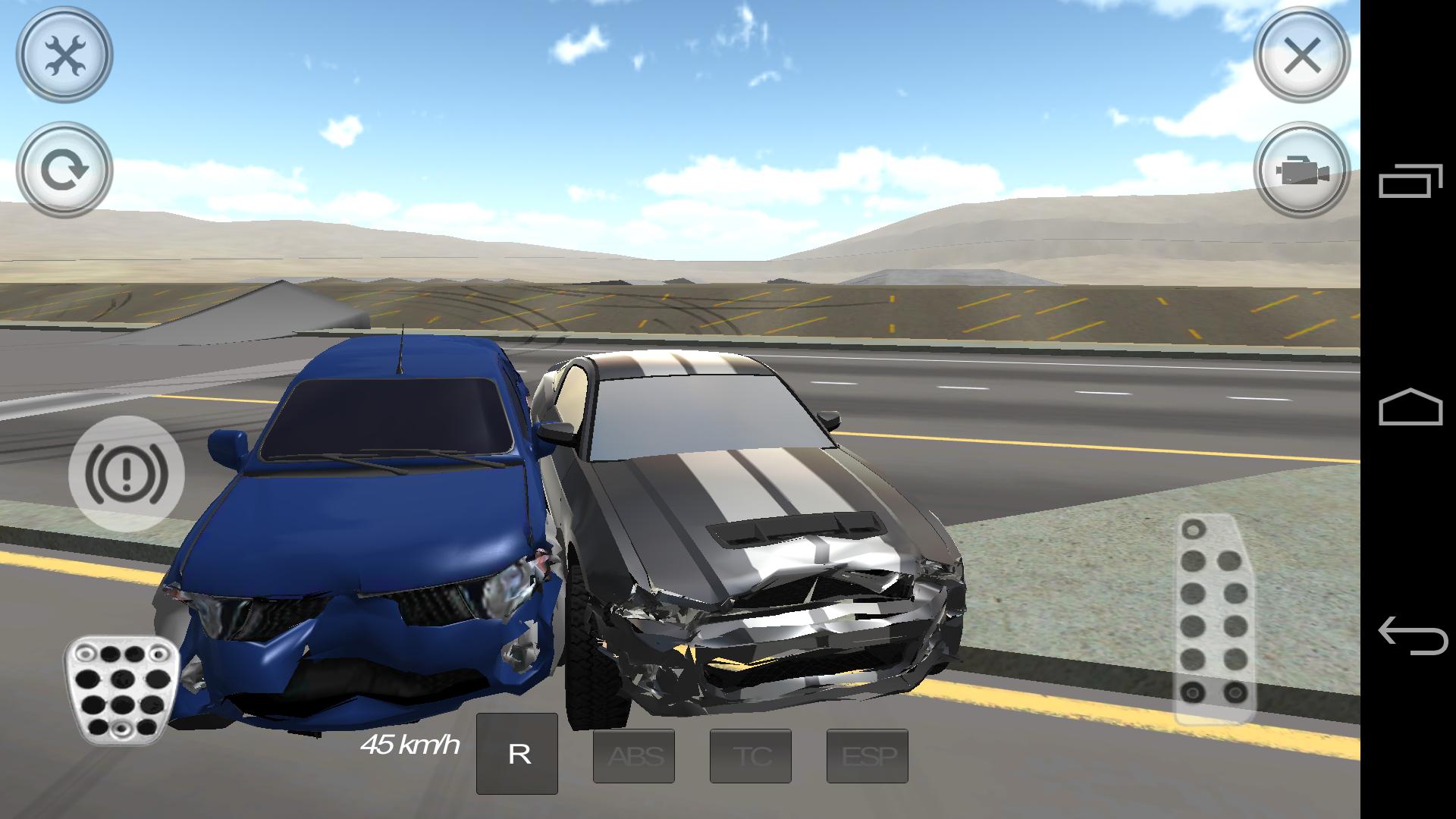This screenshot has width=1456, height=819.
Task: Switch camera view with the video camera icon
Action: click(1302, 173)
